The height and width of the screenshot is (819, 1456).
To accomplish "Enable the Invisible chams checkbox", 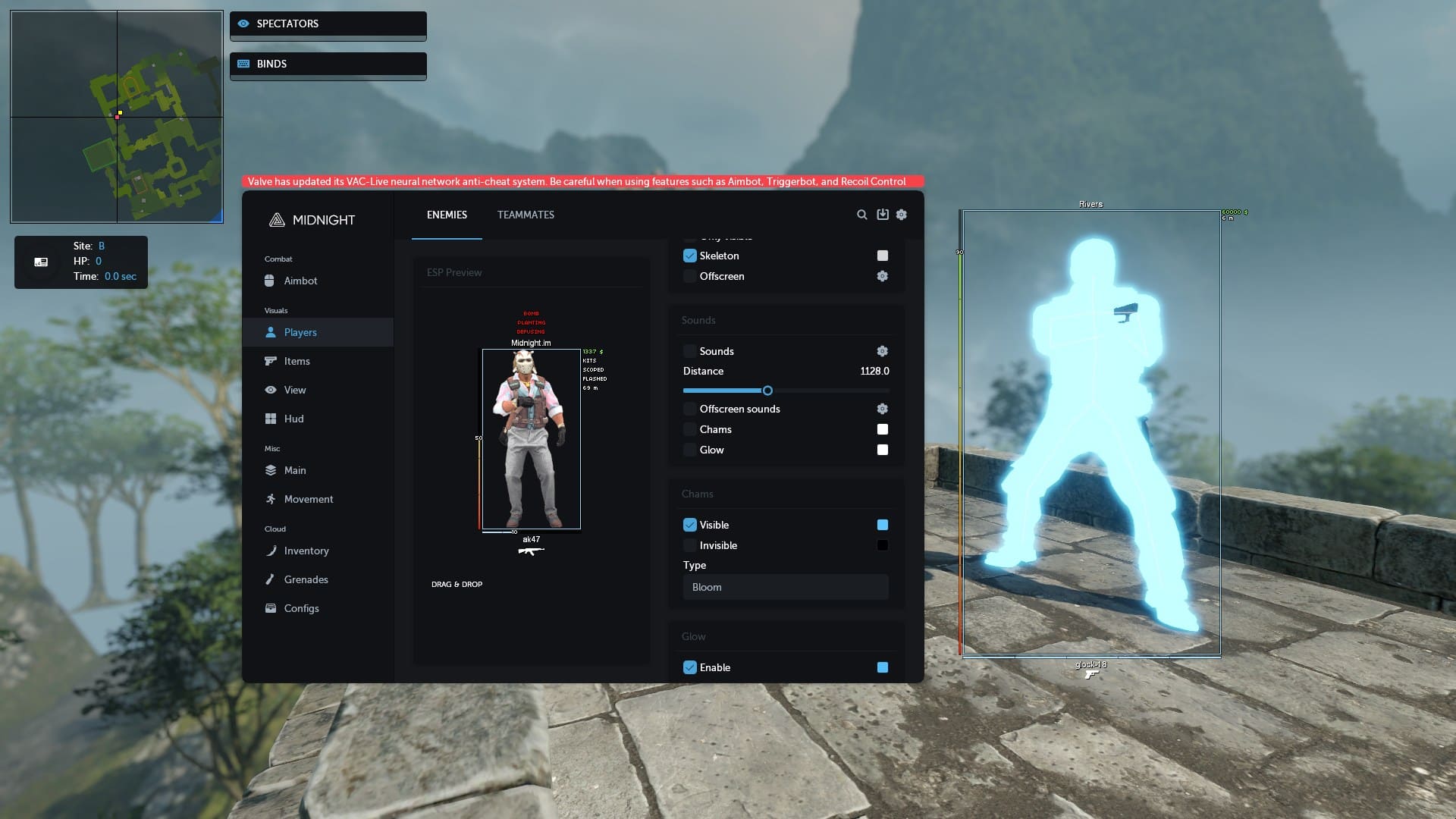I will (x=690, y=545).
